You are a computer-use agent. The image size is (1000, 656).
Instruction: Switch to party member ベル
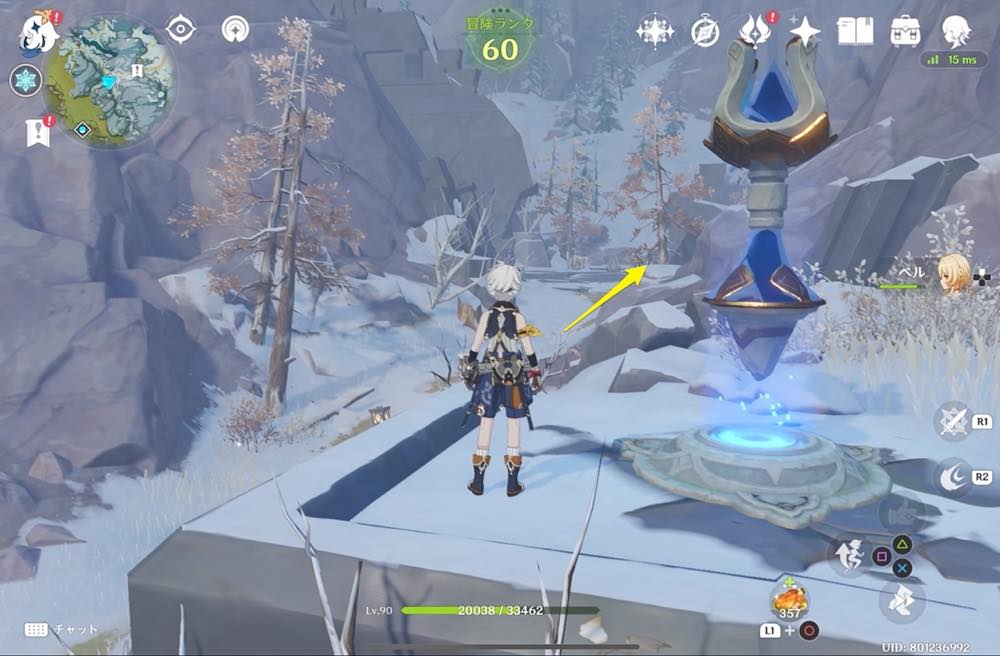click(x=951, y=274)
